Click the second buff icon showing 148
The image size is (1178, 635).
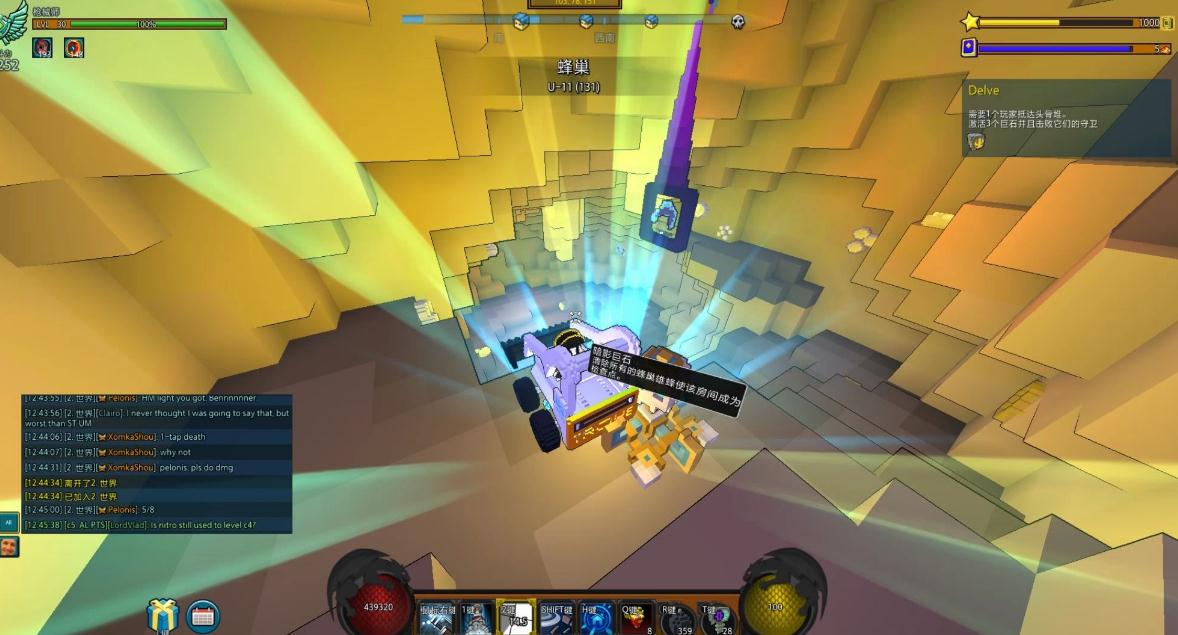click(74, 47)
